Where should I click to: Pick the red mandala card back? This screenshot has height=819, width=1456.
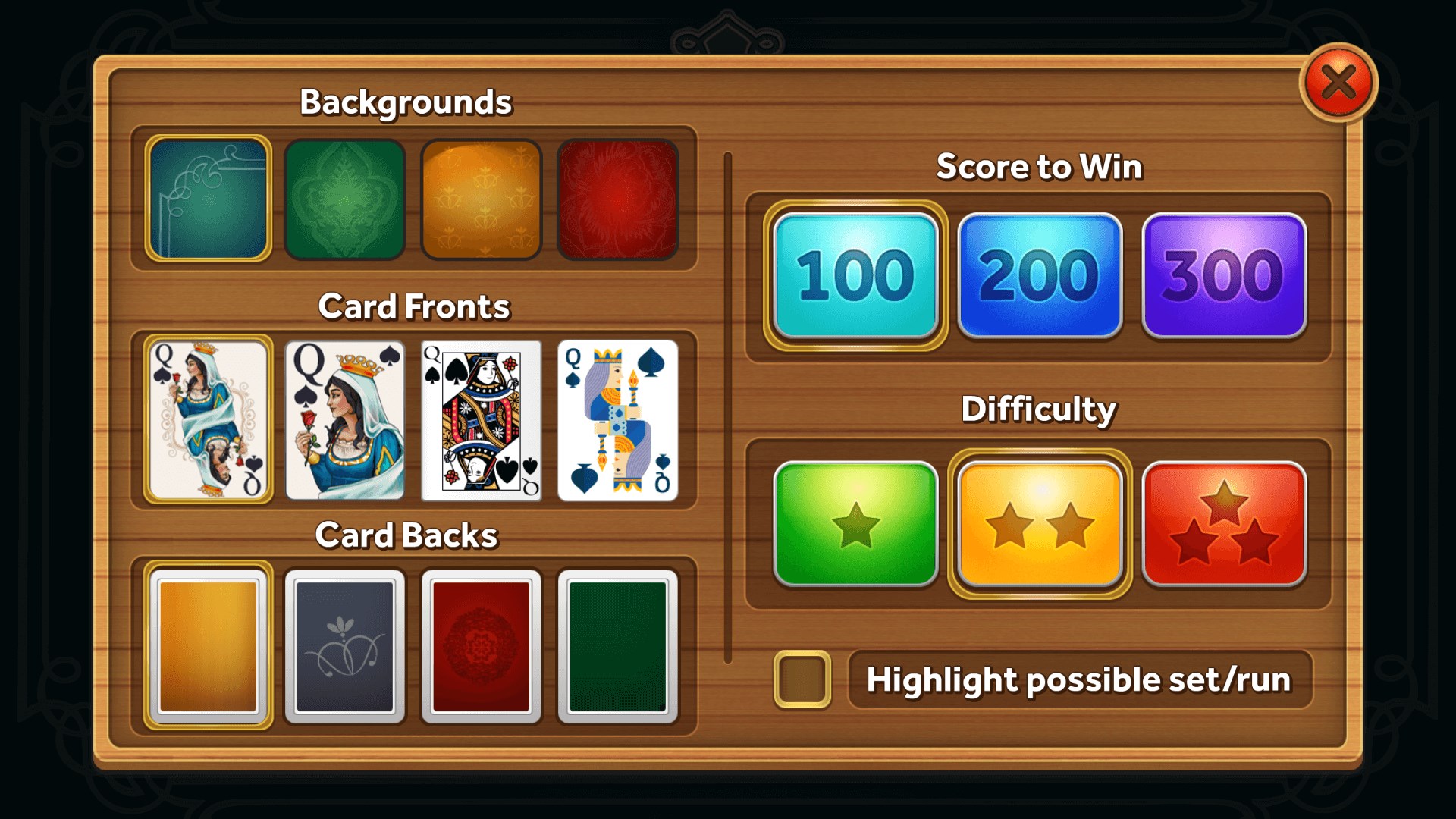point(482,645)
